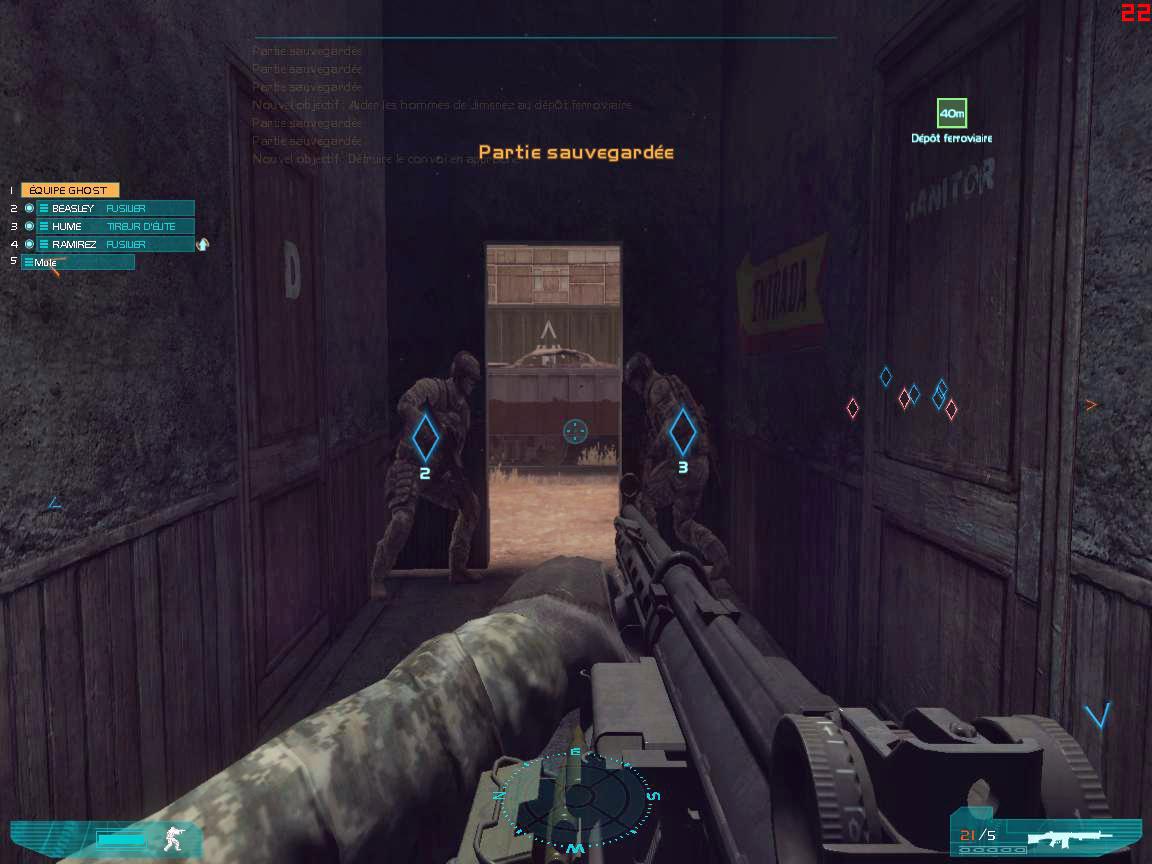
Task: Select Beasley in the squad list
Action: 114,208
